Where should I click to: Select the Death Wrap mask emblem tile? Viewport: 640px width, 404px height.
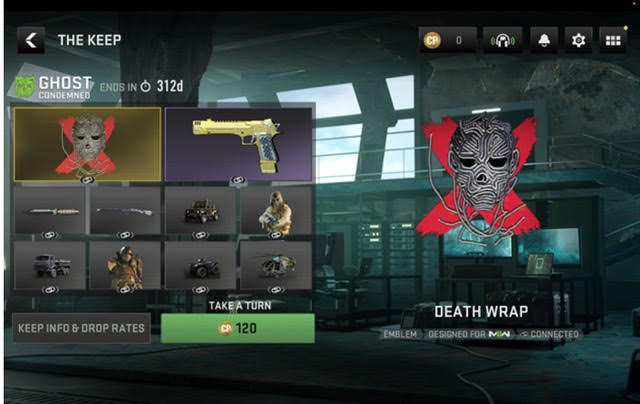point(87,144)
